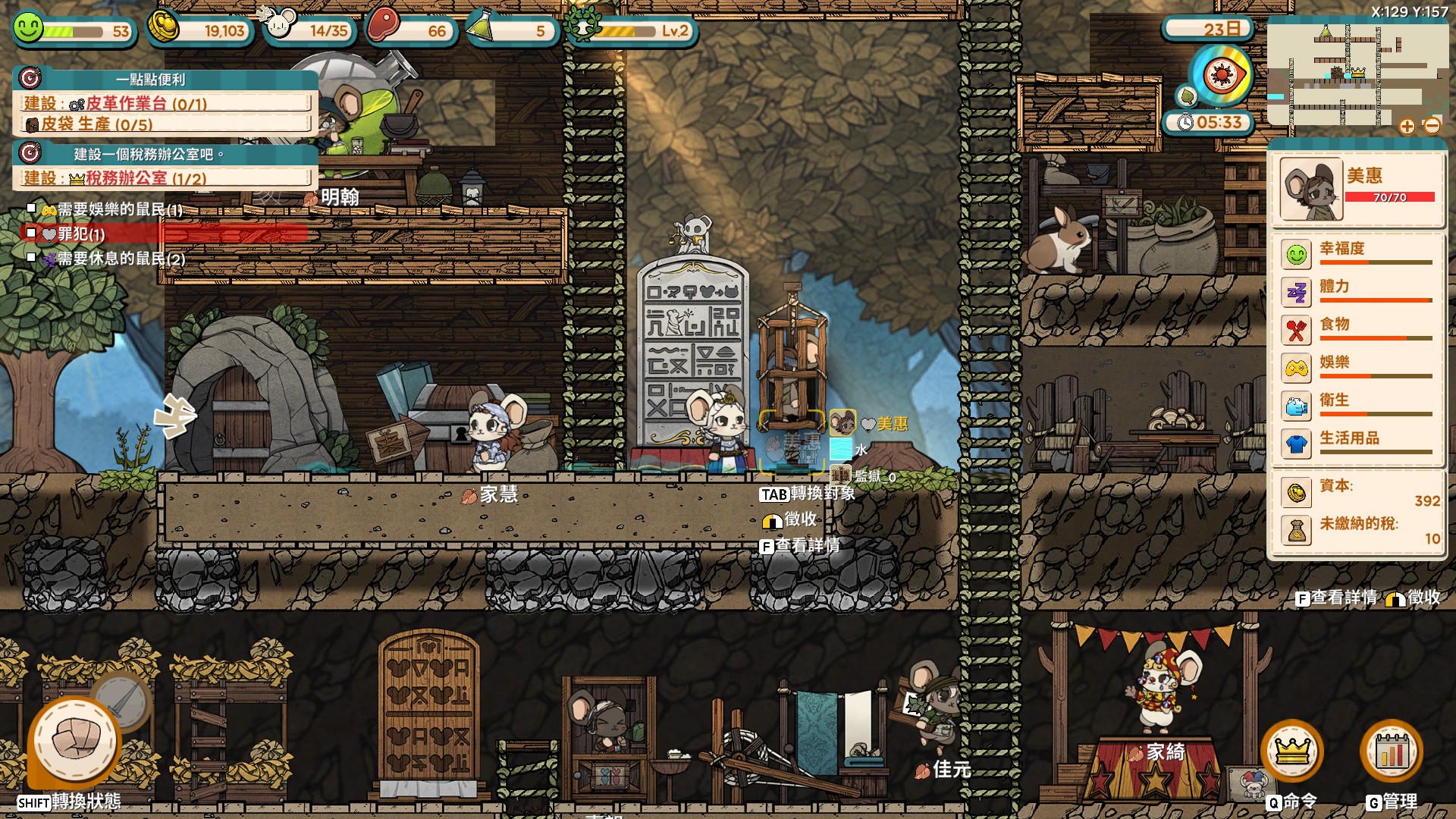Click the 皮革作業台 build objective
Image resolution: width=1456 pixels, height=819 pixels.
(164, 103)
